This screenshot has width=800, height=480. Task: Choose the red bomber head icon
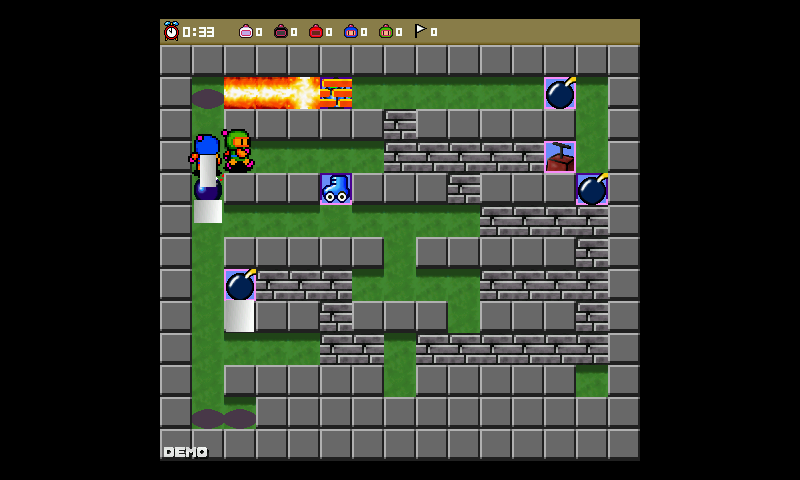[316, 32]
